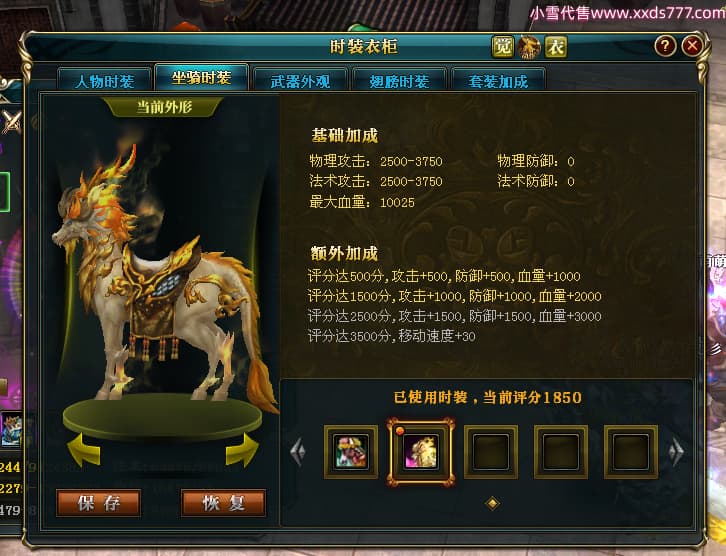
Task: Select the 坐骑时装 mount fashion tab
Action: click(201, 79)
